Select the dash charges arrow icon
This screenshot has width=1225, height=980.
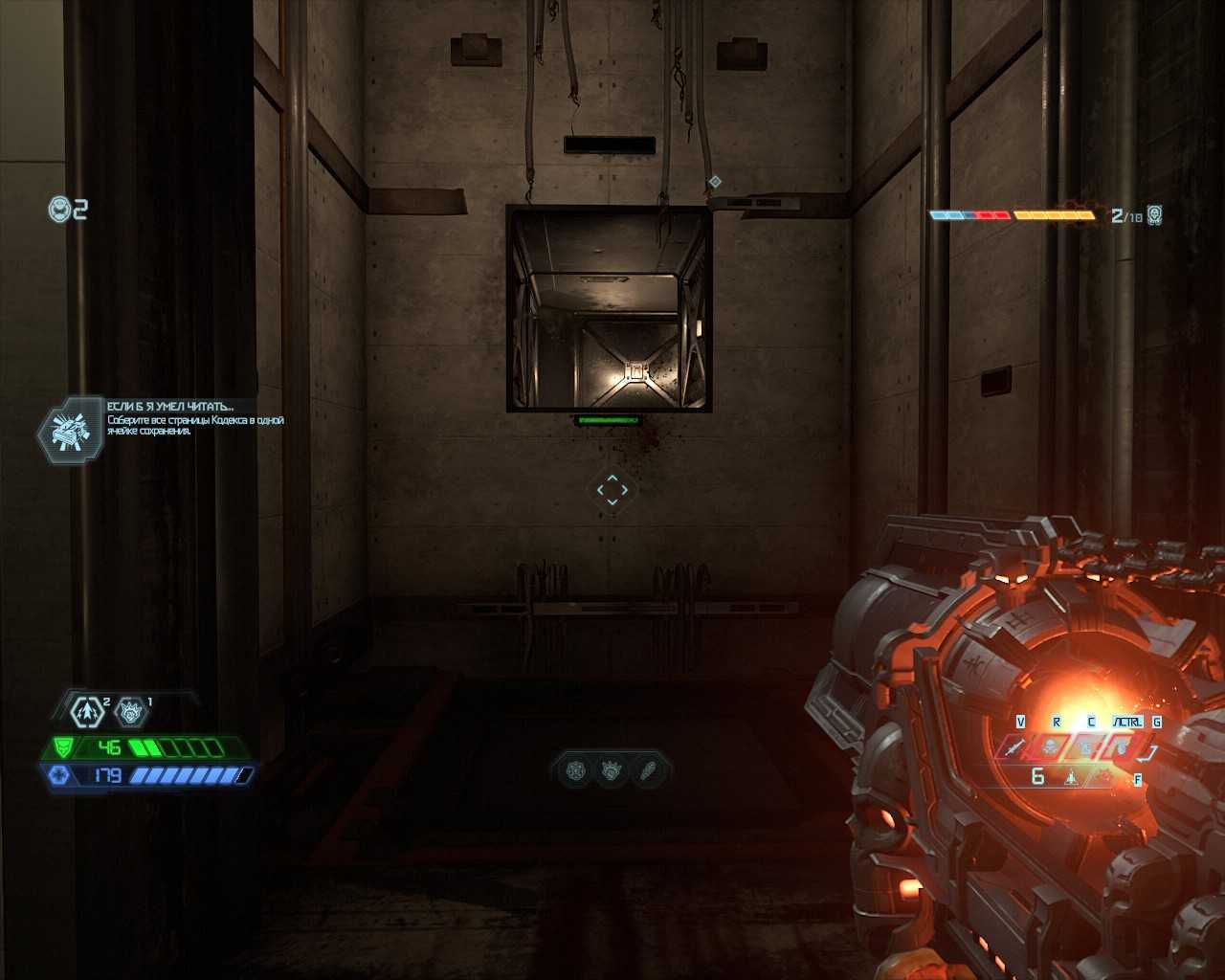click(x=87, y=712)
